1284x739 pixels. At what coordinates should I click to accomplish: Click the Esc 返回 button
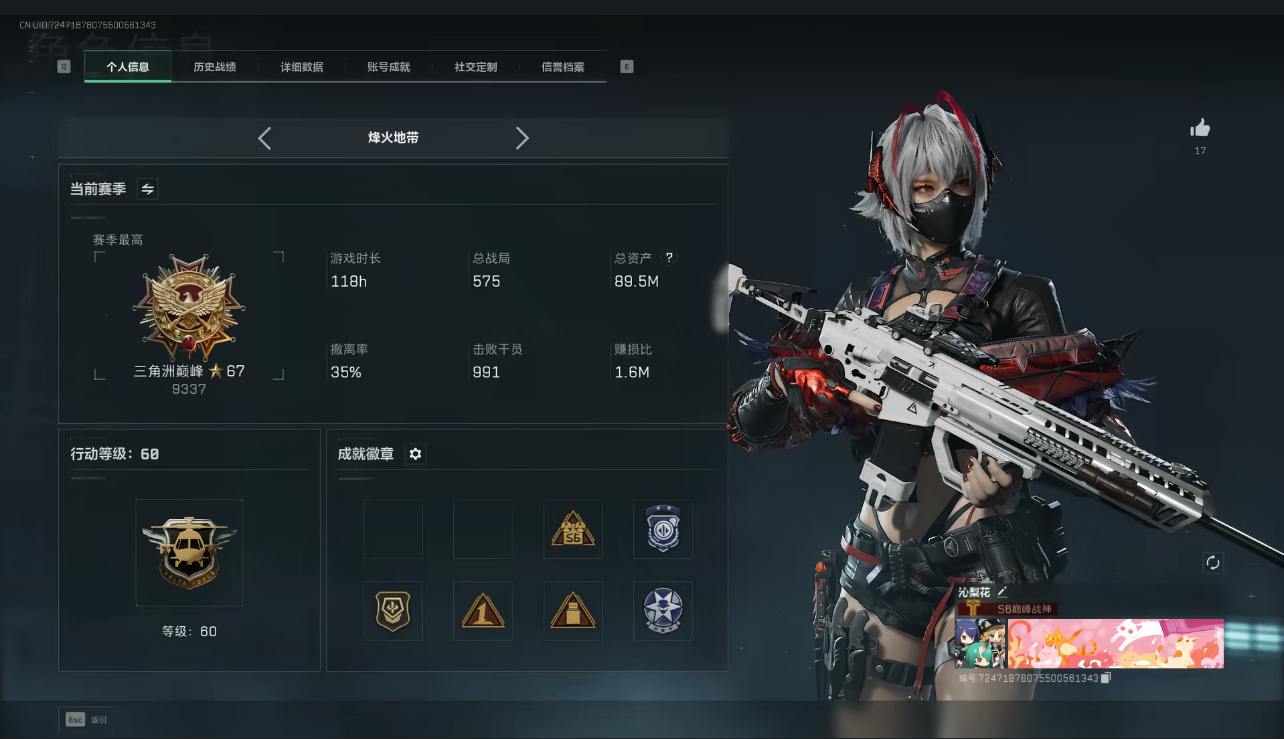point(86,719)
